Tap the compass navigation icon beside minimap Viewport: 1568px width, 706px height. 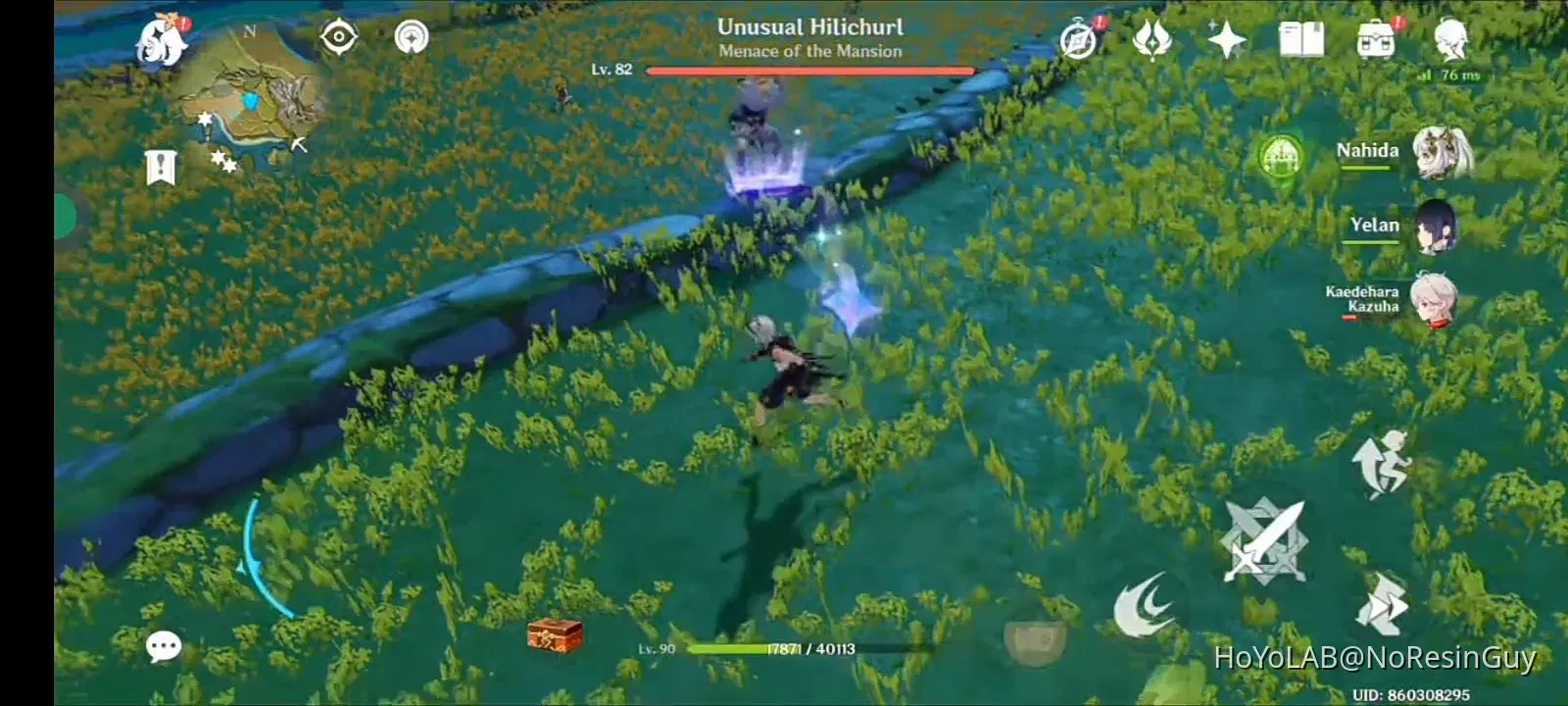(x=337, y=37)
